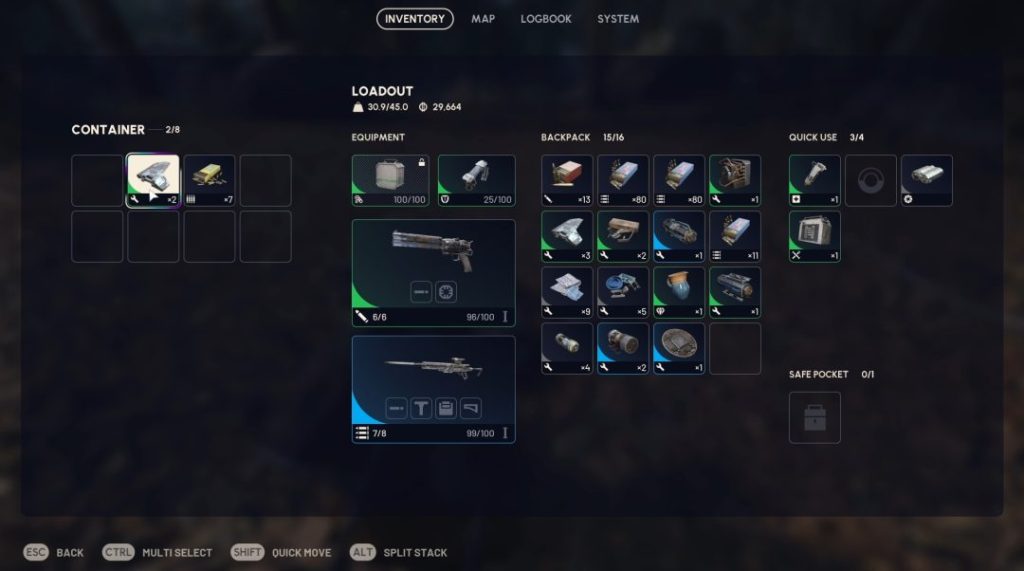Choose the sniper rifle weapon slot with 7/8 ammo
This screenshot has height=571, width=1024.
click(x=433, y=389)
